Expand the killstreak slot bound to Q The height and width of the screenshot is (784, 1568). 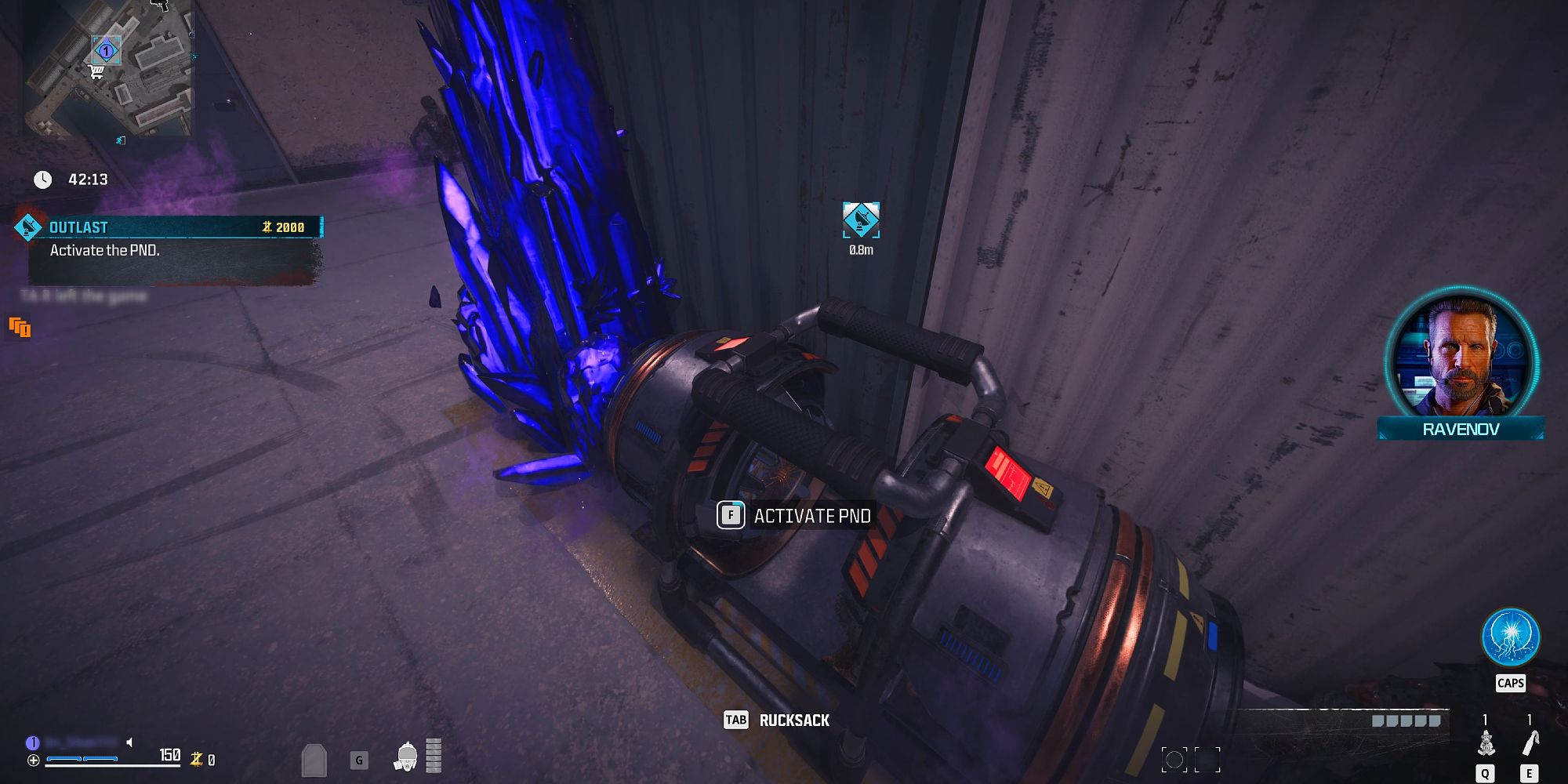pyautogui.click(x=1486, y=745)
